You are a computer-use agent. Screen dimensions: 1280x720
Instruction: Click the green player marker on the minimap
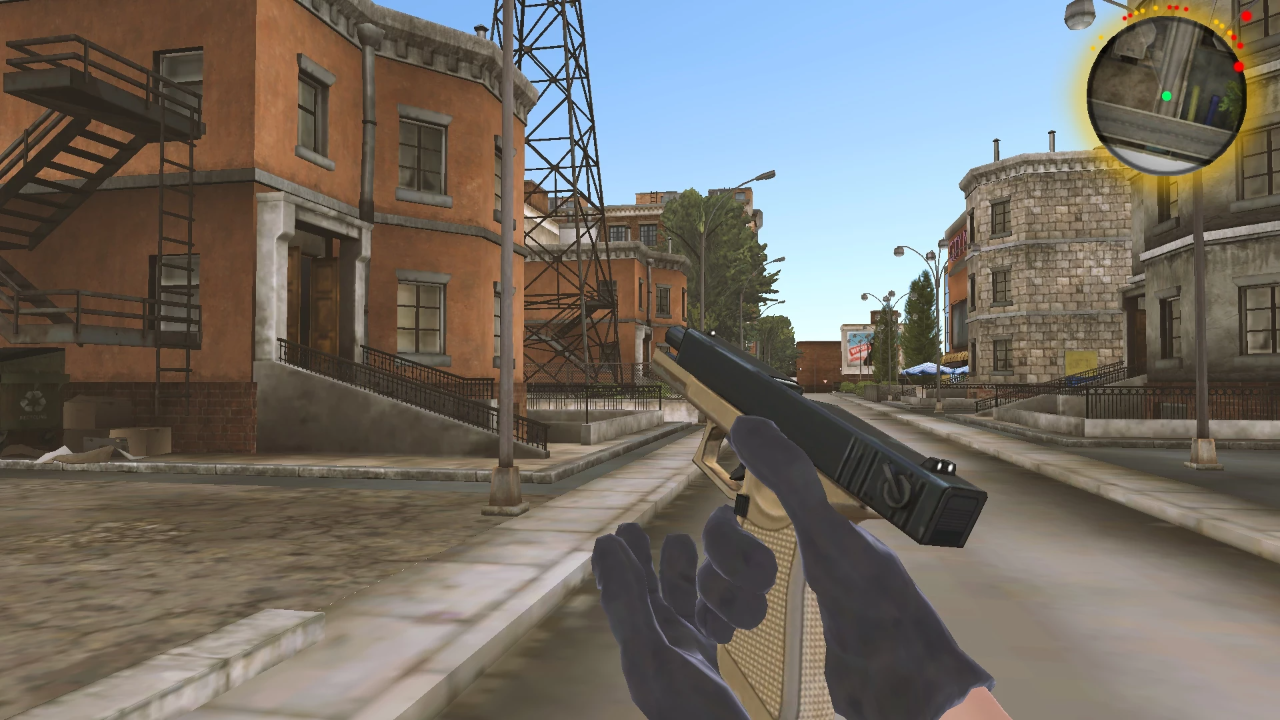[1167, 95]
